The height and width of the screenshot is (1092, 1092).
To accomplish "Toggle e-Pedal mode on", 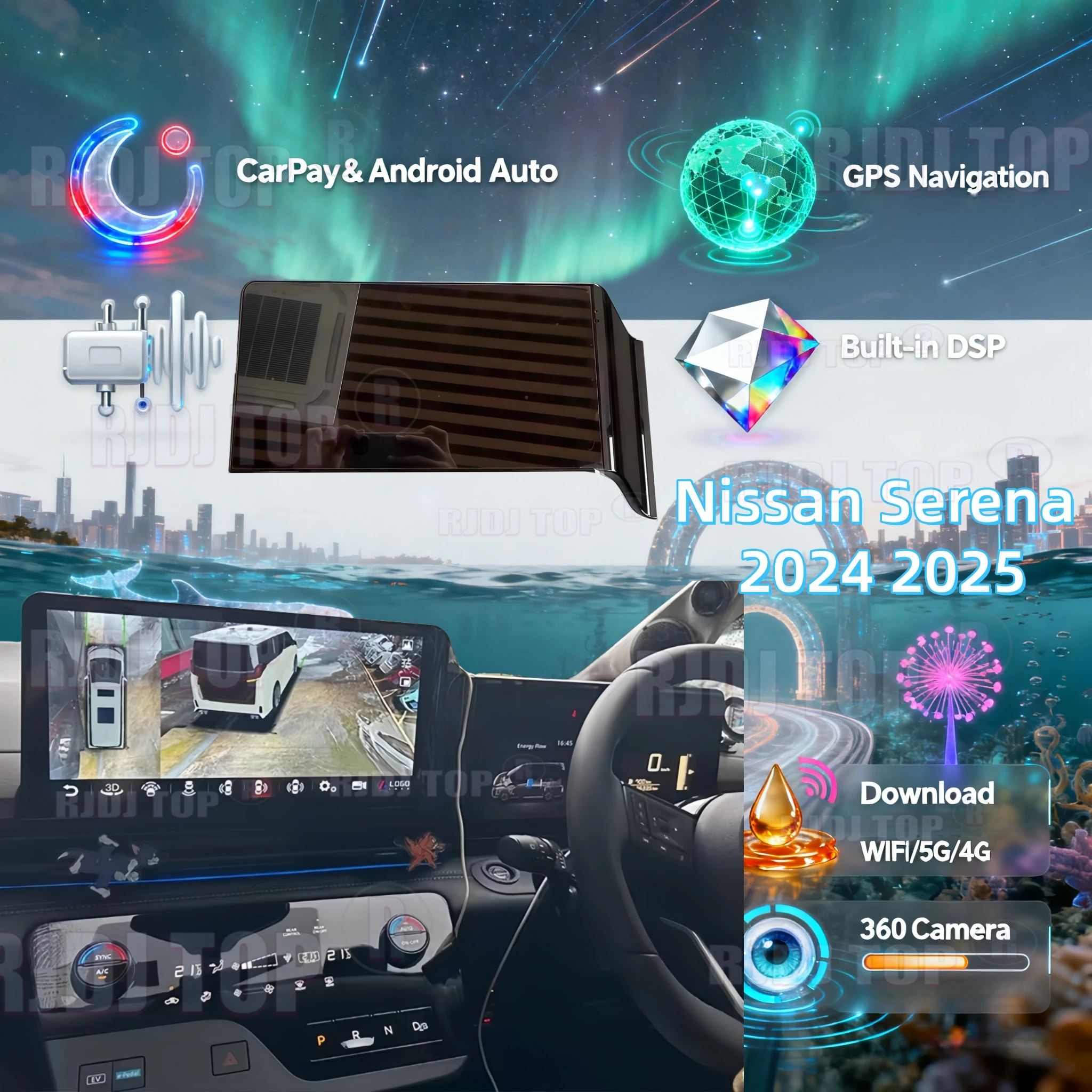I will pos(130,1074).
